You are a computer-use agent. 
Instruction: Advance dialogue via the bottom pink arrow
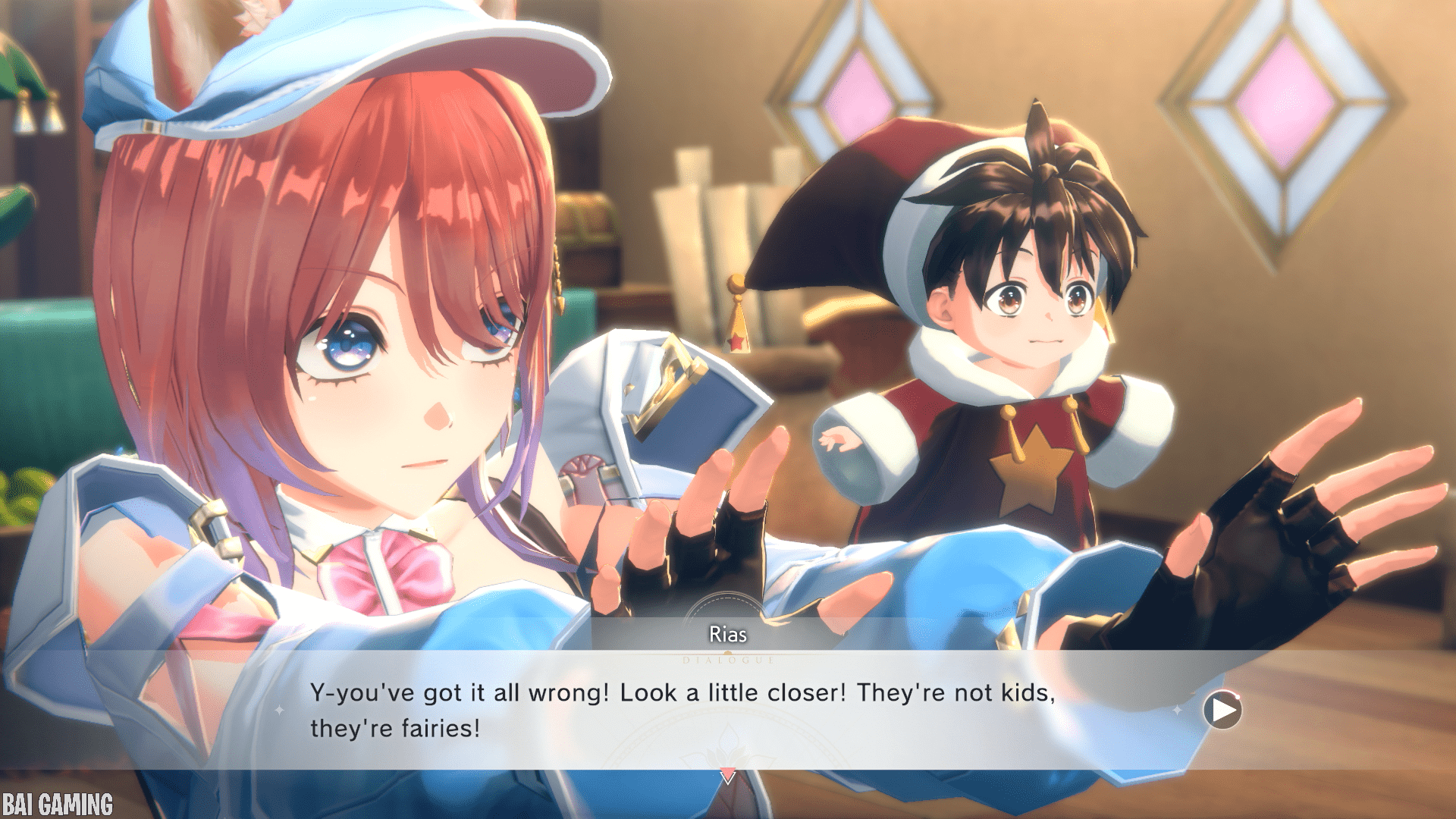click(x=727, y=776)
